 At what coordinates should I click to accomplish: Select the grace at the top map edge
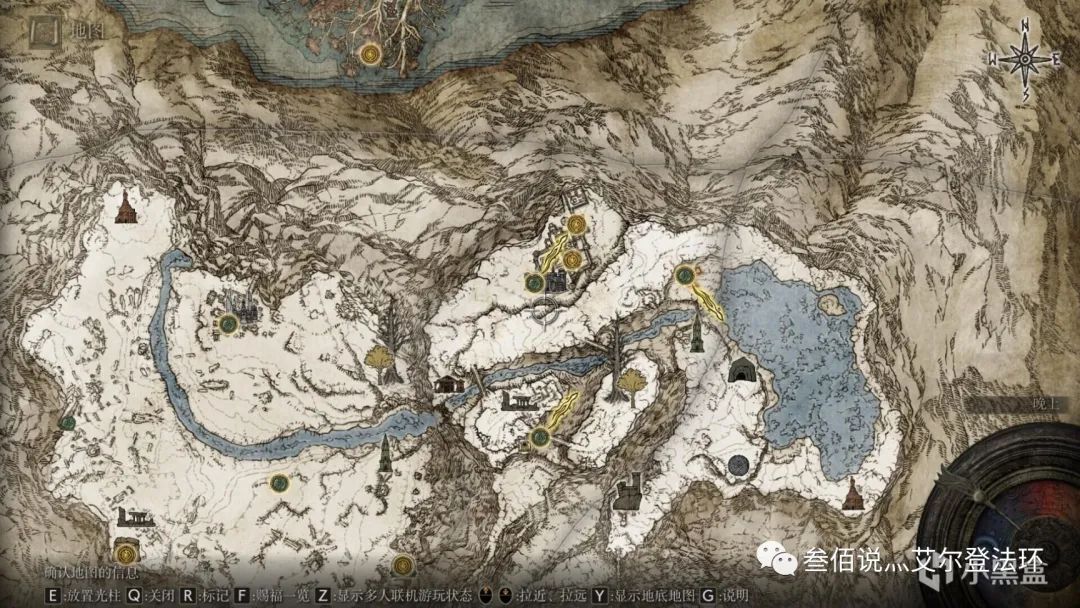[x=371, y=52]
